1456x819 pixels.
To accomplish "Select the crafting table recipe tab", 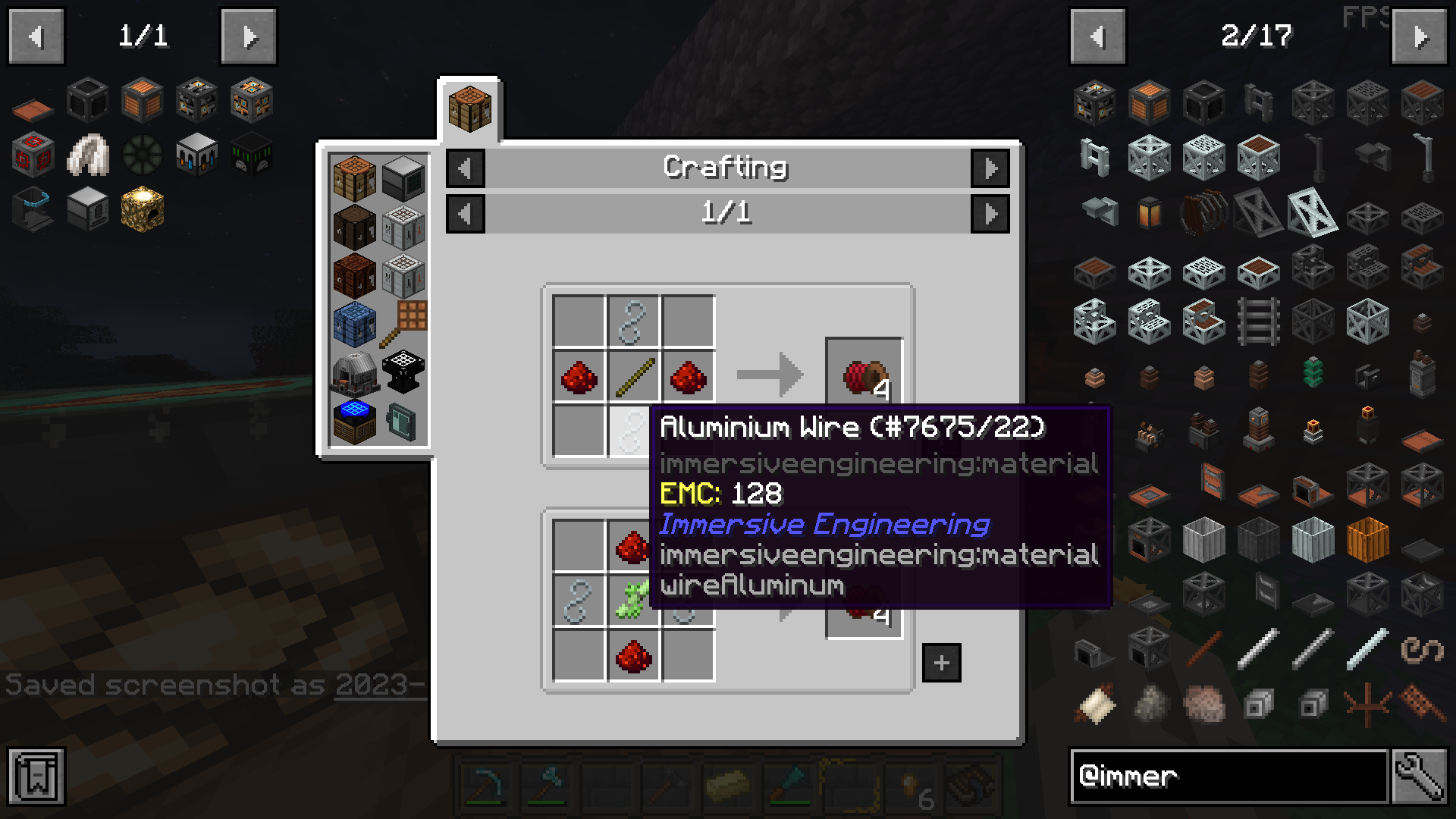I will click(x=469, y=109).
